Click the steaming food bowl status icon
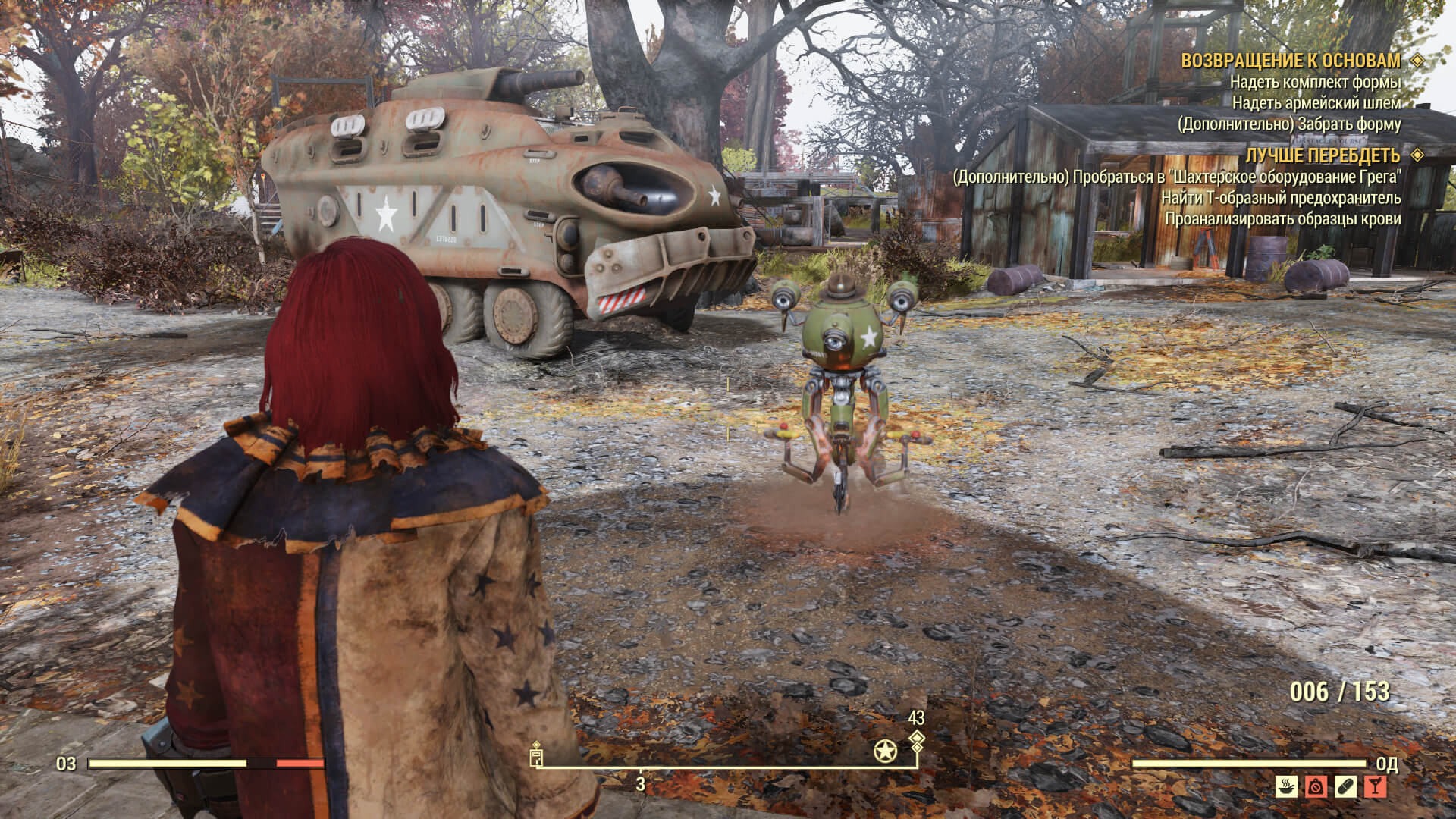 pyautogui.click(x=1286, y=786)
